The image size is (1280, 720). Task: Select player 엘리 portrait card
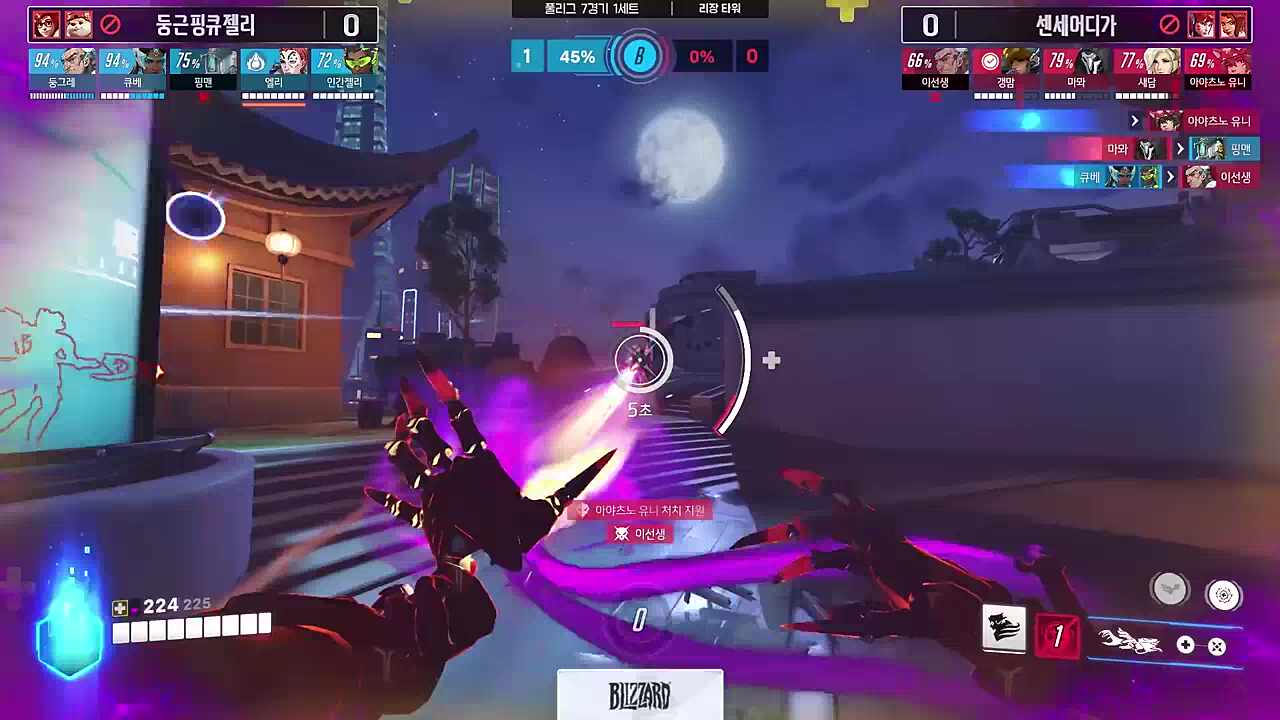click(x=273, y=70)
